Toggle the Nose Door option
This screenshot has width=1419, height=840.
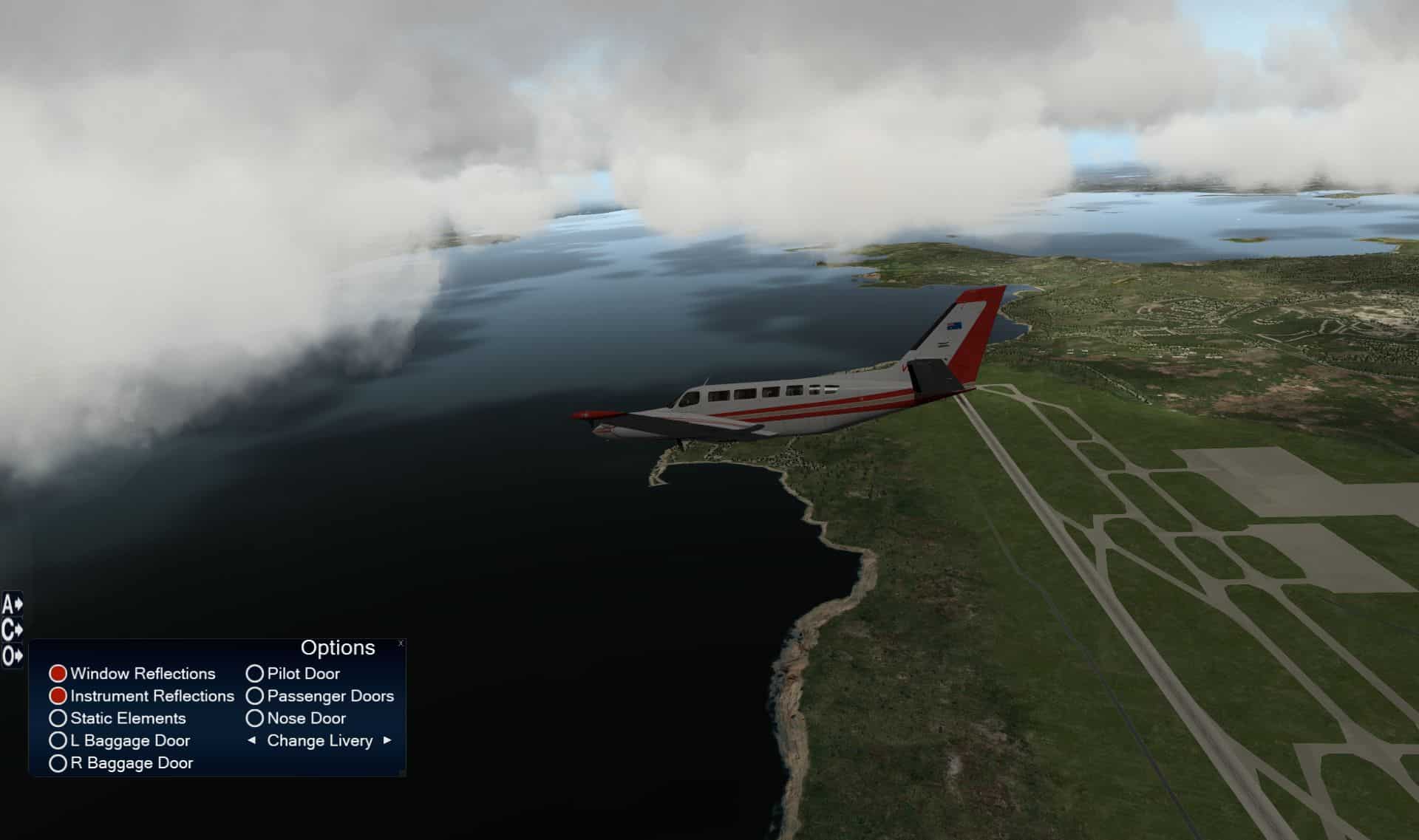tap(255, 718)
